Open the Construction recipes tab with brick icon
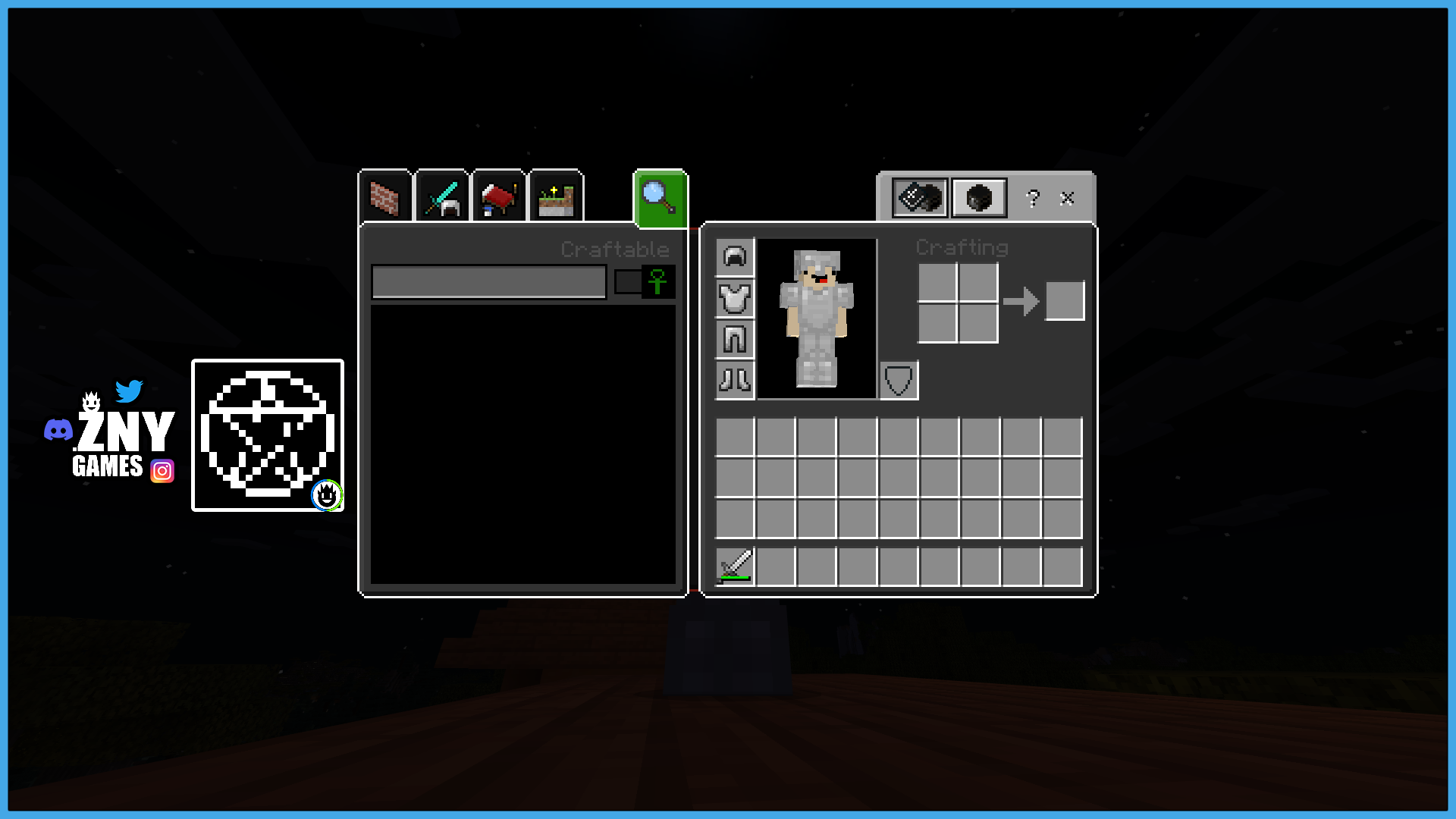1456x819 pixels. coord(385,198)
